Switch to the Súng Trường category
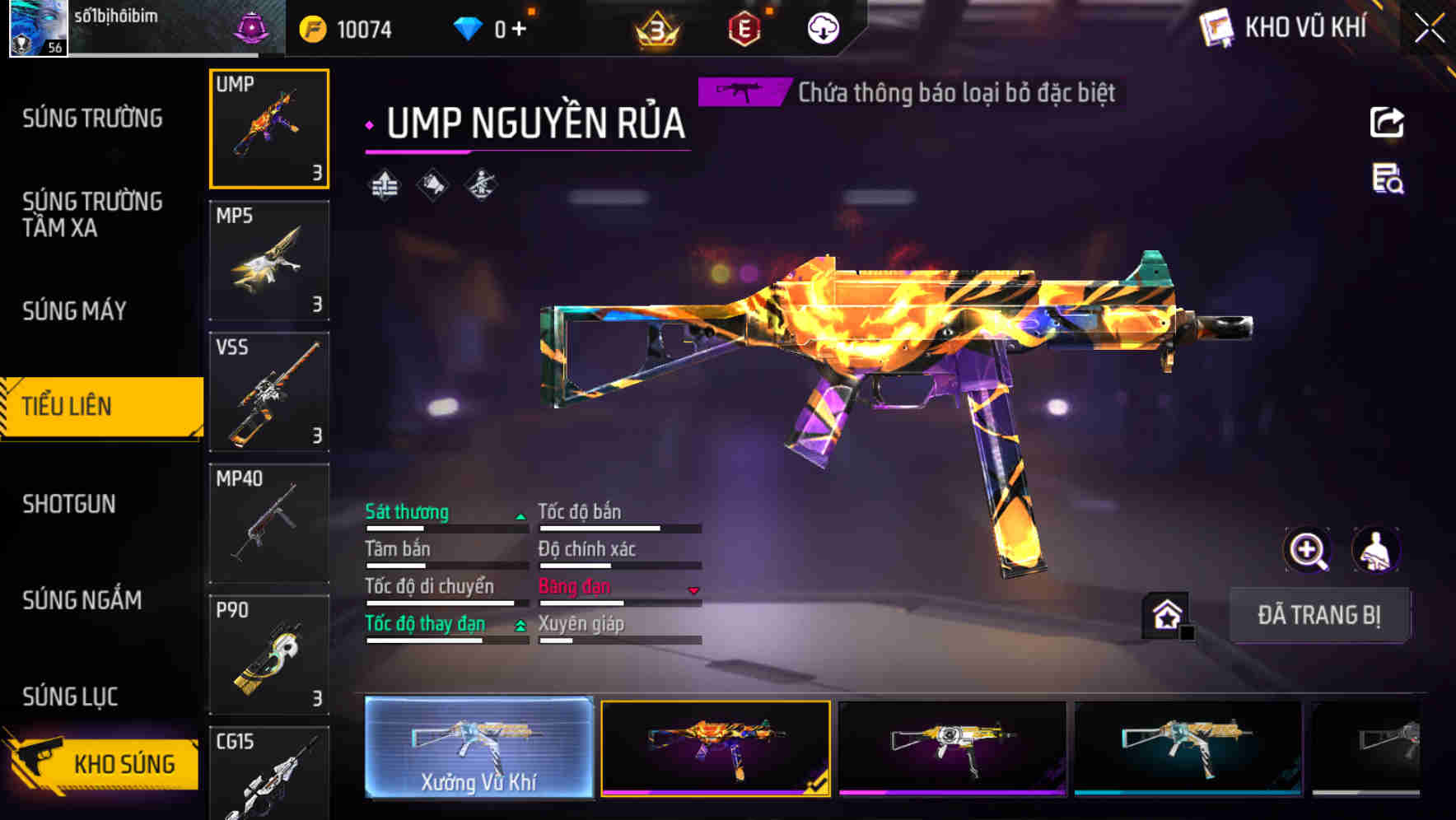The width and height of the screenshot is (1456, 820). coord(92,119)
